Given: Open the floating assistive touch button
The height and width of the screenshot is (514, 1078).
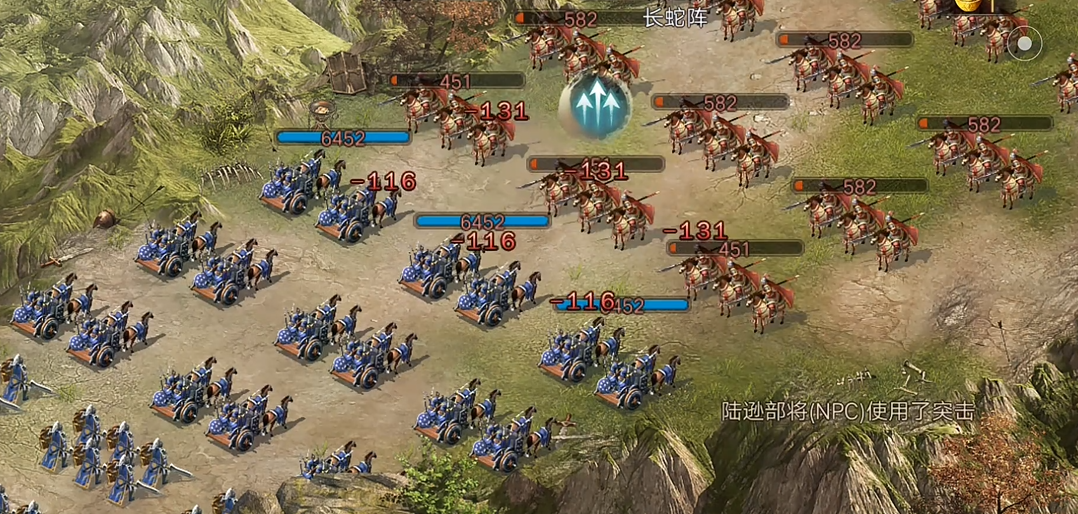Looking at the screenshot, I should 1024,43.
